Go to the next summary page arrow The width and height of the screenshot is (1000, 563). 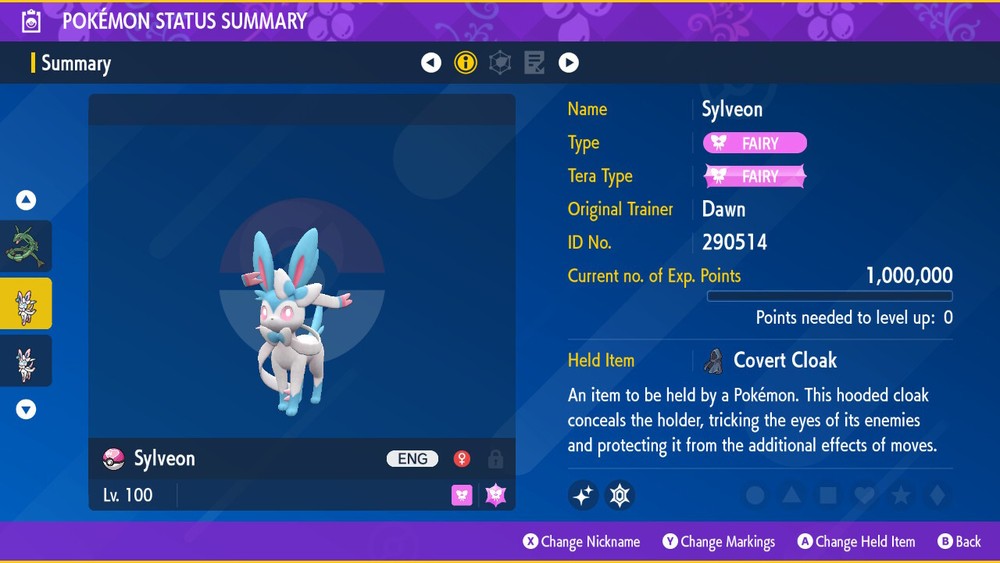click(x=568, y=63)
